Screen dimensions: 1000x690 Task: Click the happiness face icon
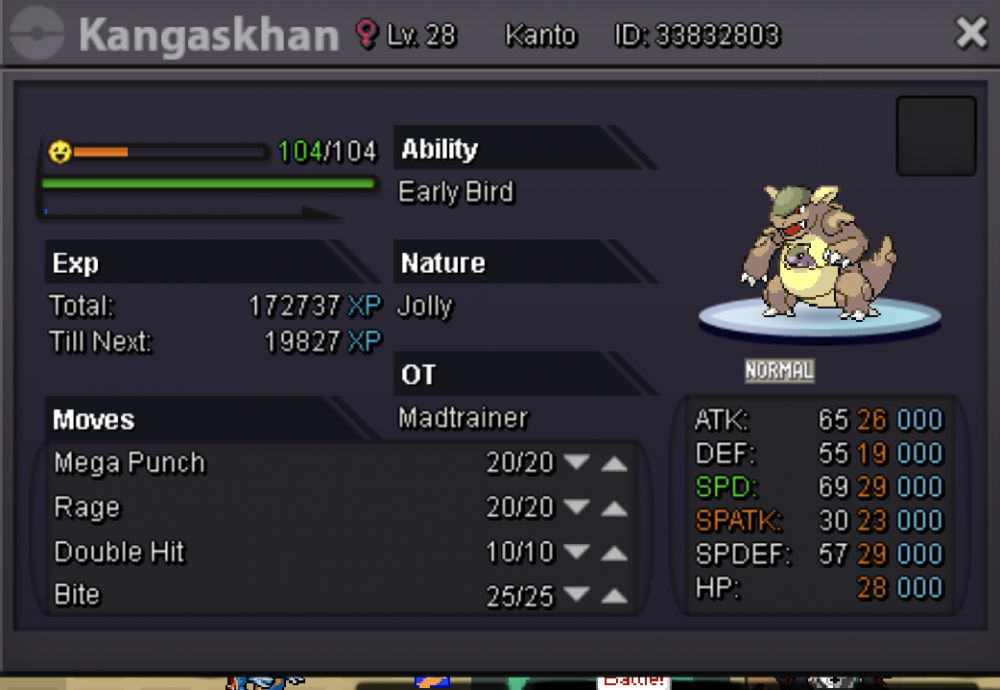click(x=60, y=152)
